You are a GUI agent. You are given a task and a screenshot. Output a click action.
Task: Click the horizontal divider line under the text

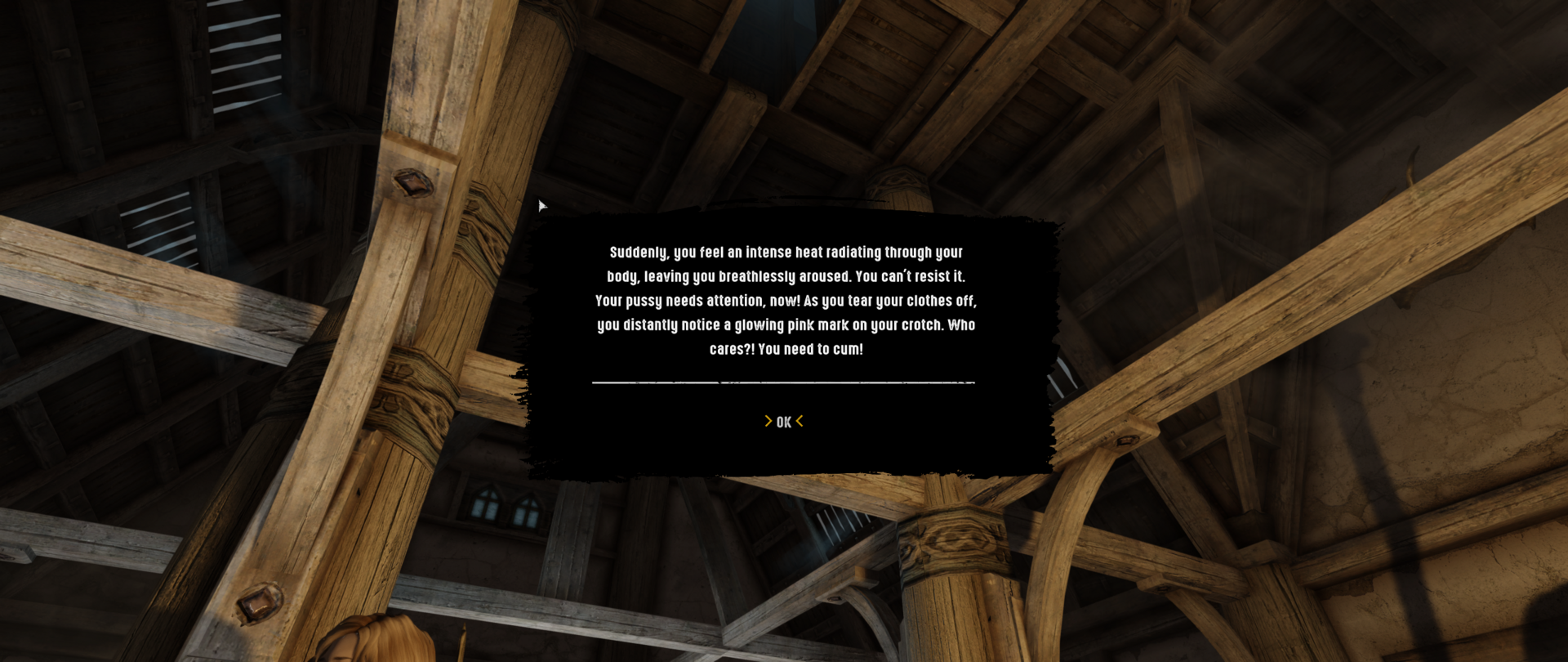pyautogui.click(x=783, y=382)
